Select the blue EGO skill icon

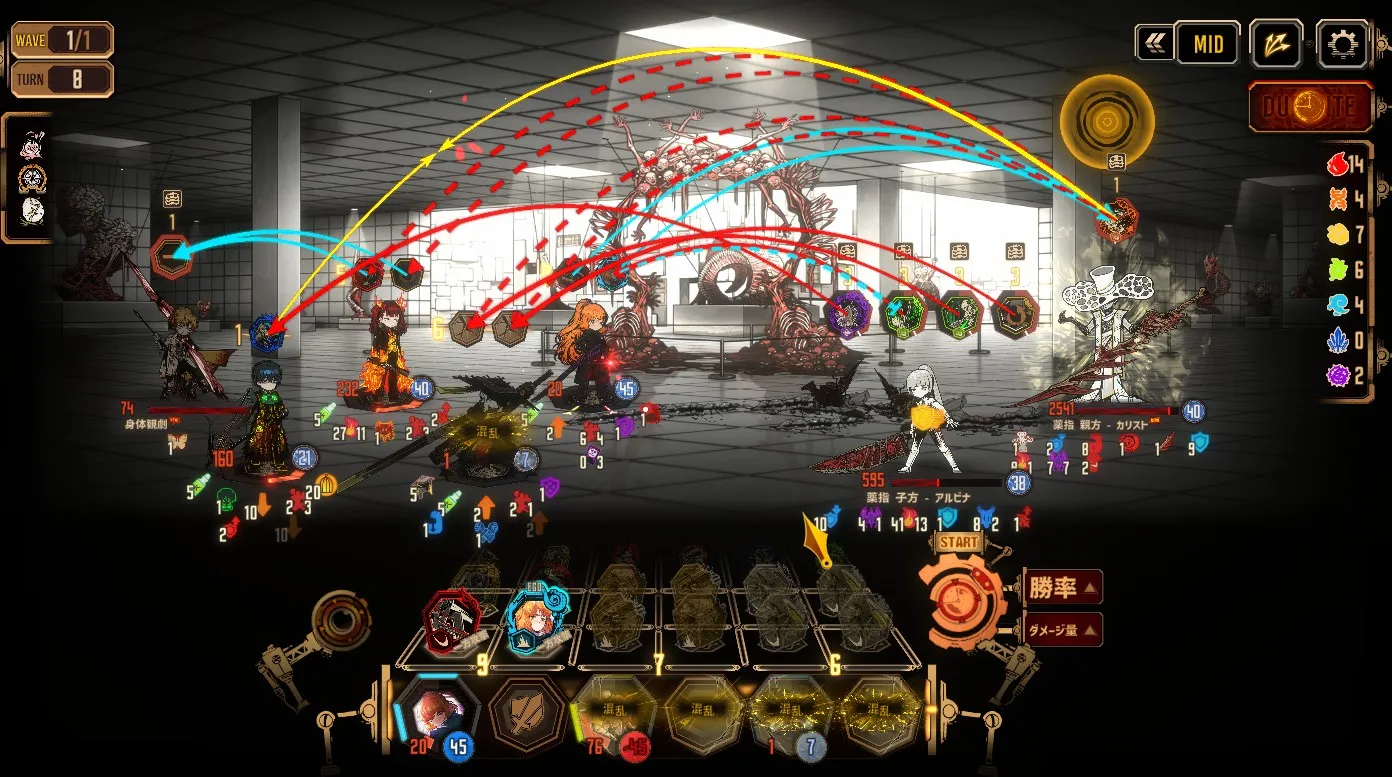(538, 620)
